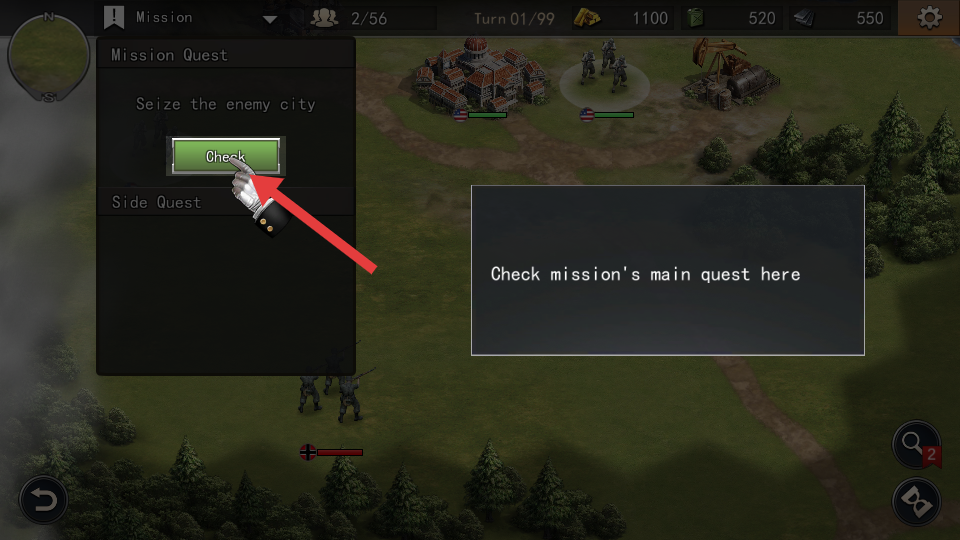
Task: Dismiss the tutorial hint text box
Action: (667, 270)
